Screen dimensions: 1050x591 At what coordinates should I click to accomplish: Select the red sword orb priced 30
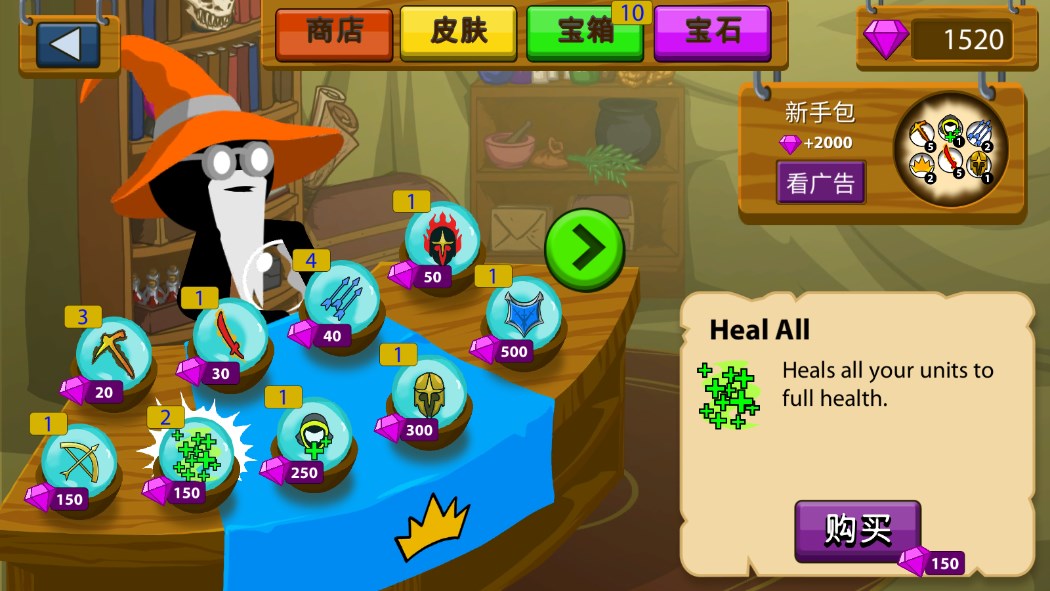(230, 336)
